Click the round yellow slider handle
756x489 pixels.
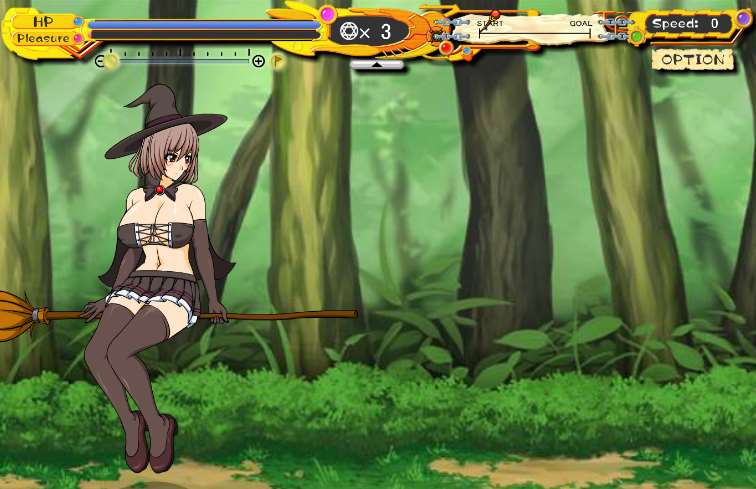[x=112, y=61]
